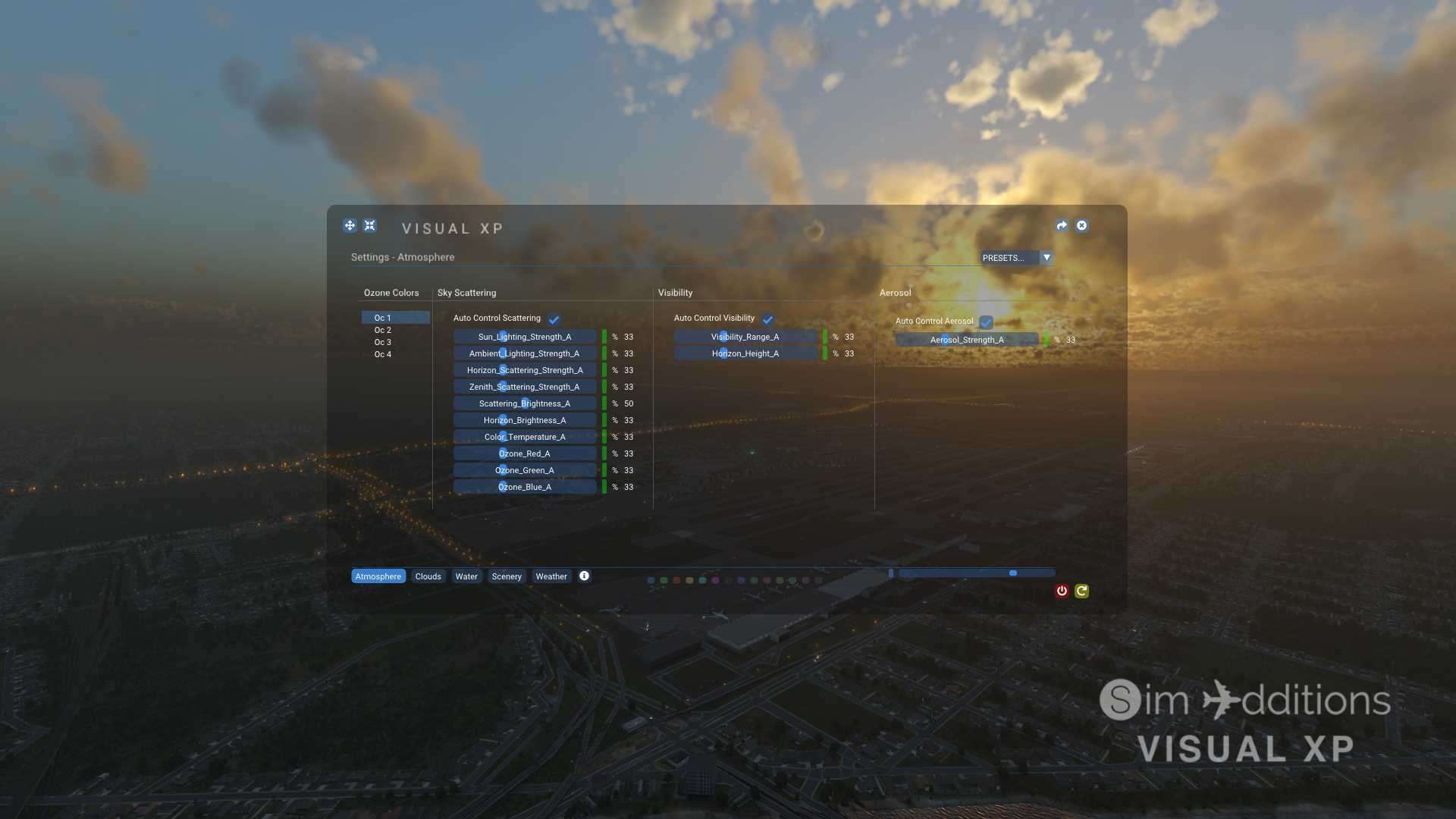The height and width of the screenshot is (819, 1456).
Task: Click the Visibility_Range_A parameter field
Action: pos(746,337)
